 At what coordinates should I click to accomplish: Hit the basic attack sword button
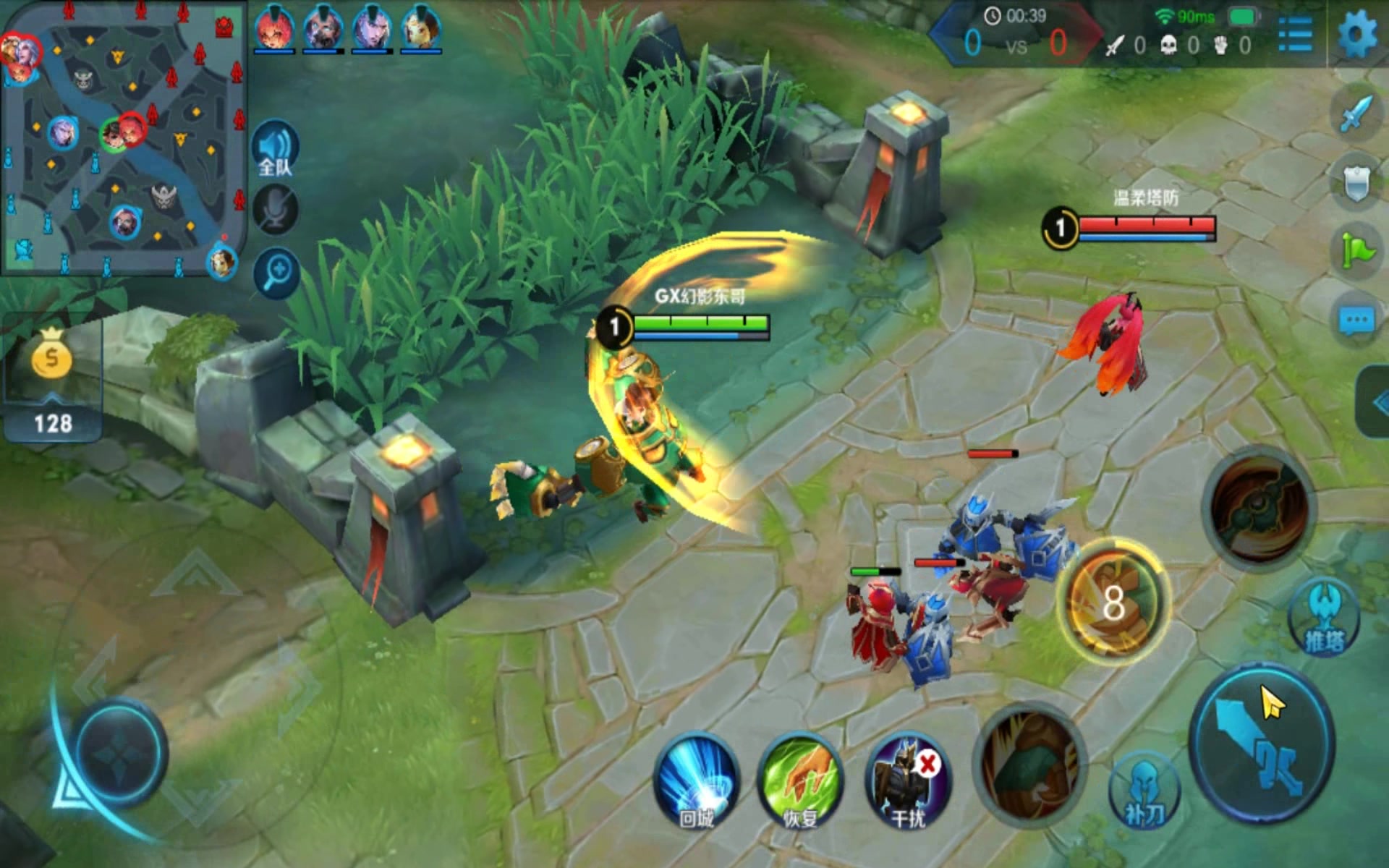pyautogui.click(x=1262, y=745)
